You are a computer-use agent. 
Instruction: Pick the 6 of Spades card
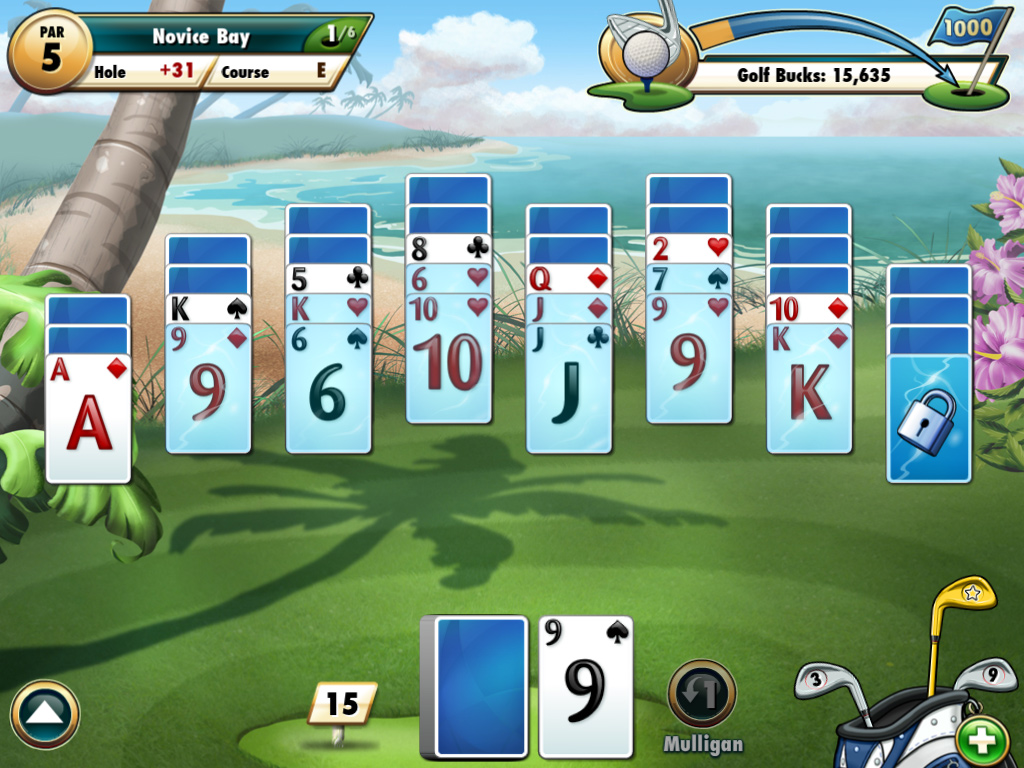click(x=328, y=392)
